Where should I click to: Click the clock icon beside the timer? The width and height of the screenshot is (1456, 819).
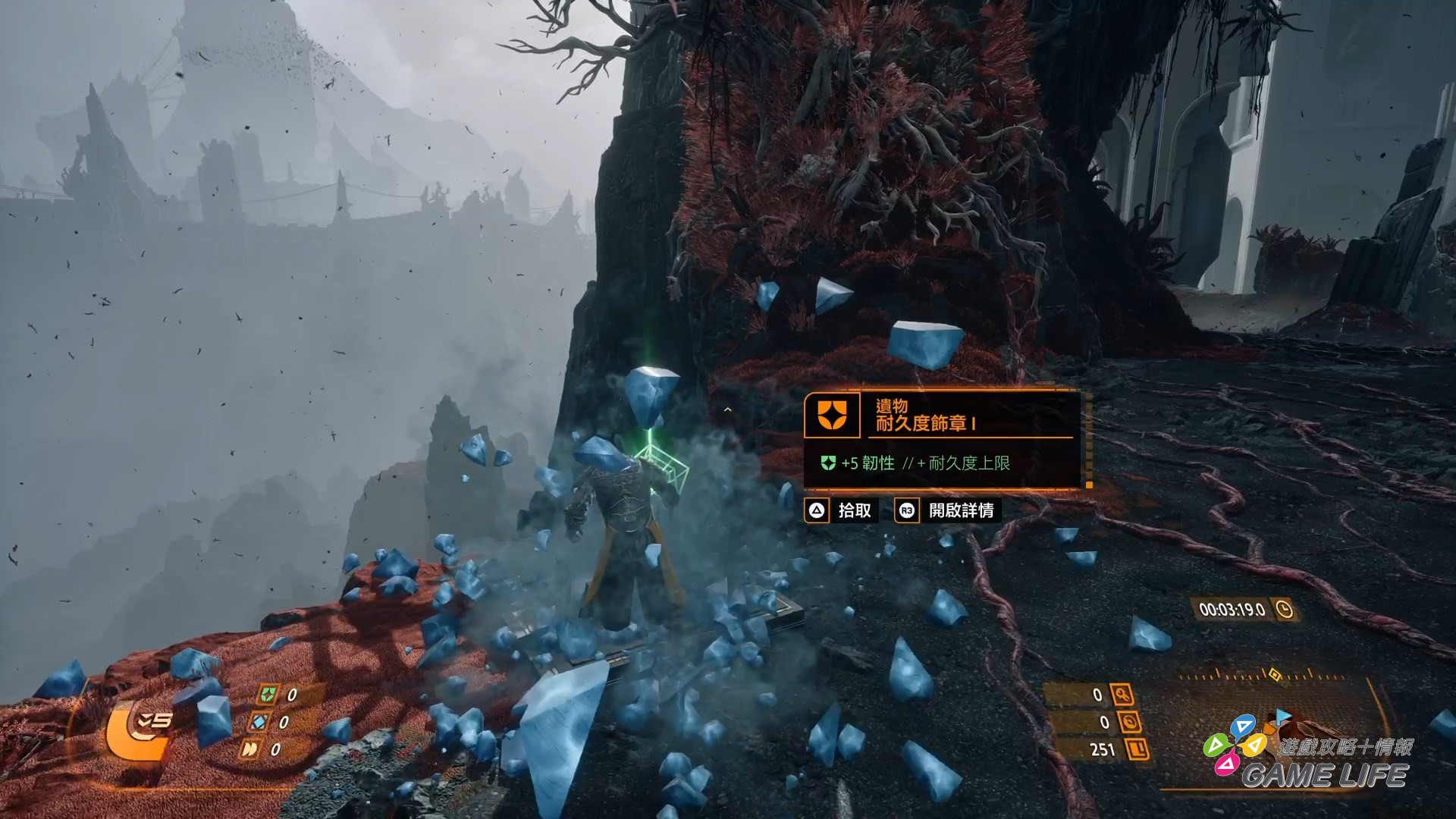[x=1284, y=609]
